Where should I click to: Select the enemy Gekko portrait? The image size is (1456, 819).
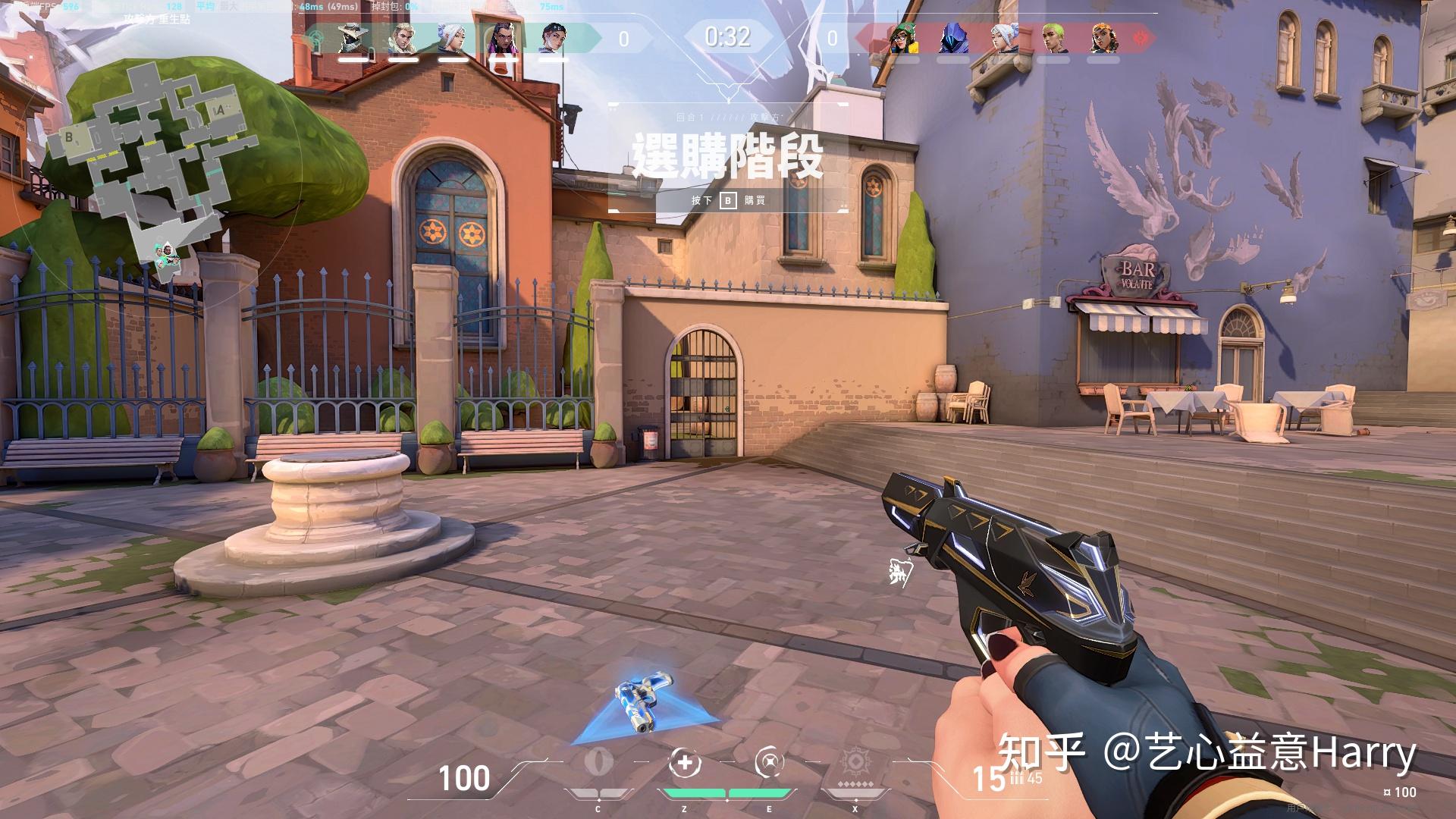1053,38
